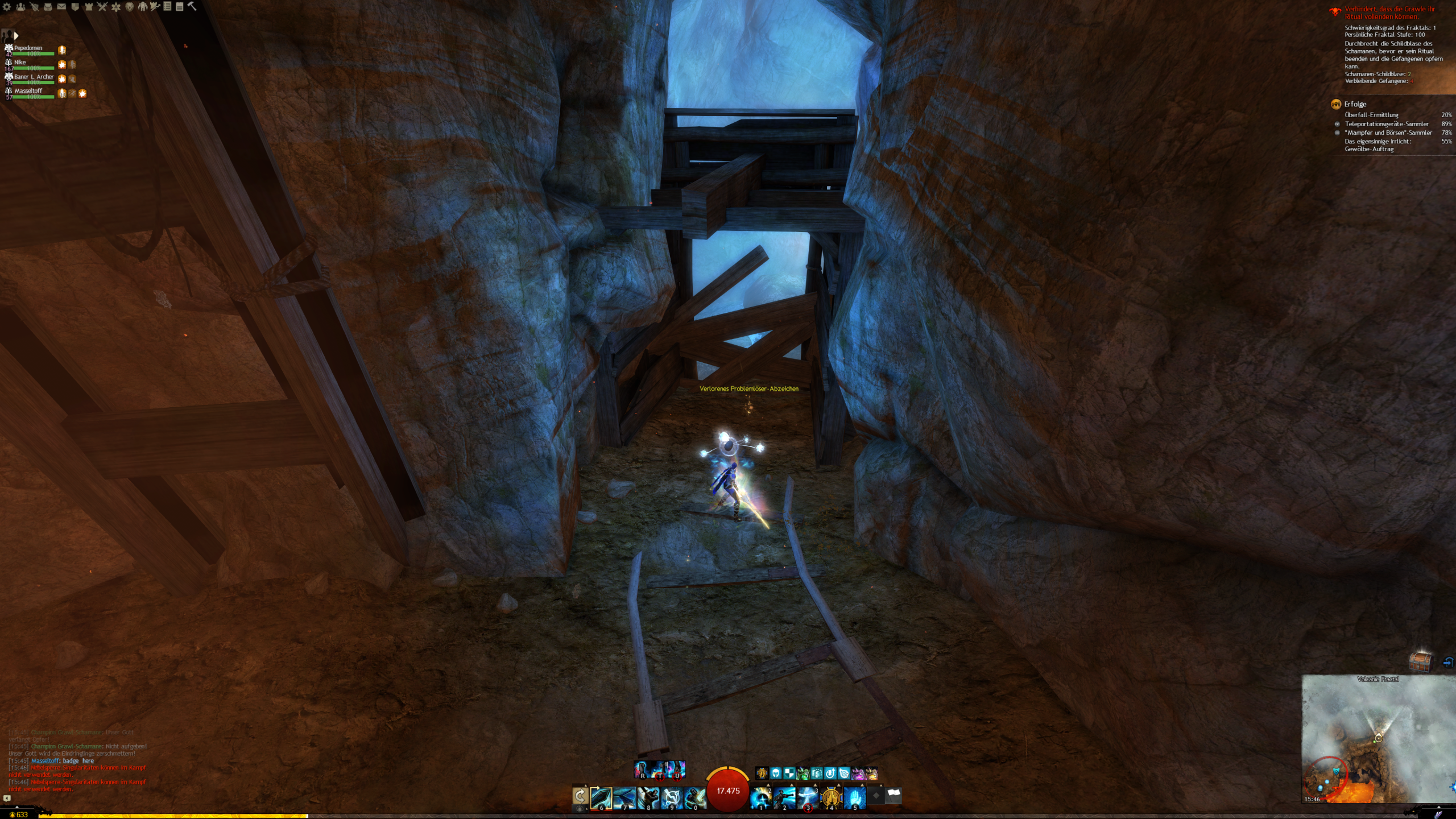Click the weapon swap arrows button
This screenshot has width=1456, height=819.
(580, 796)
